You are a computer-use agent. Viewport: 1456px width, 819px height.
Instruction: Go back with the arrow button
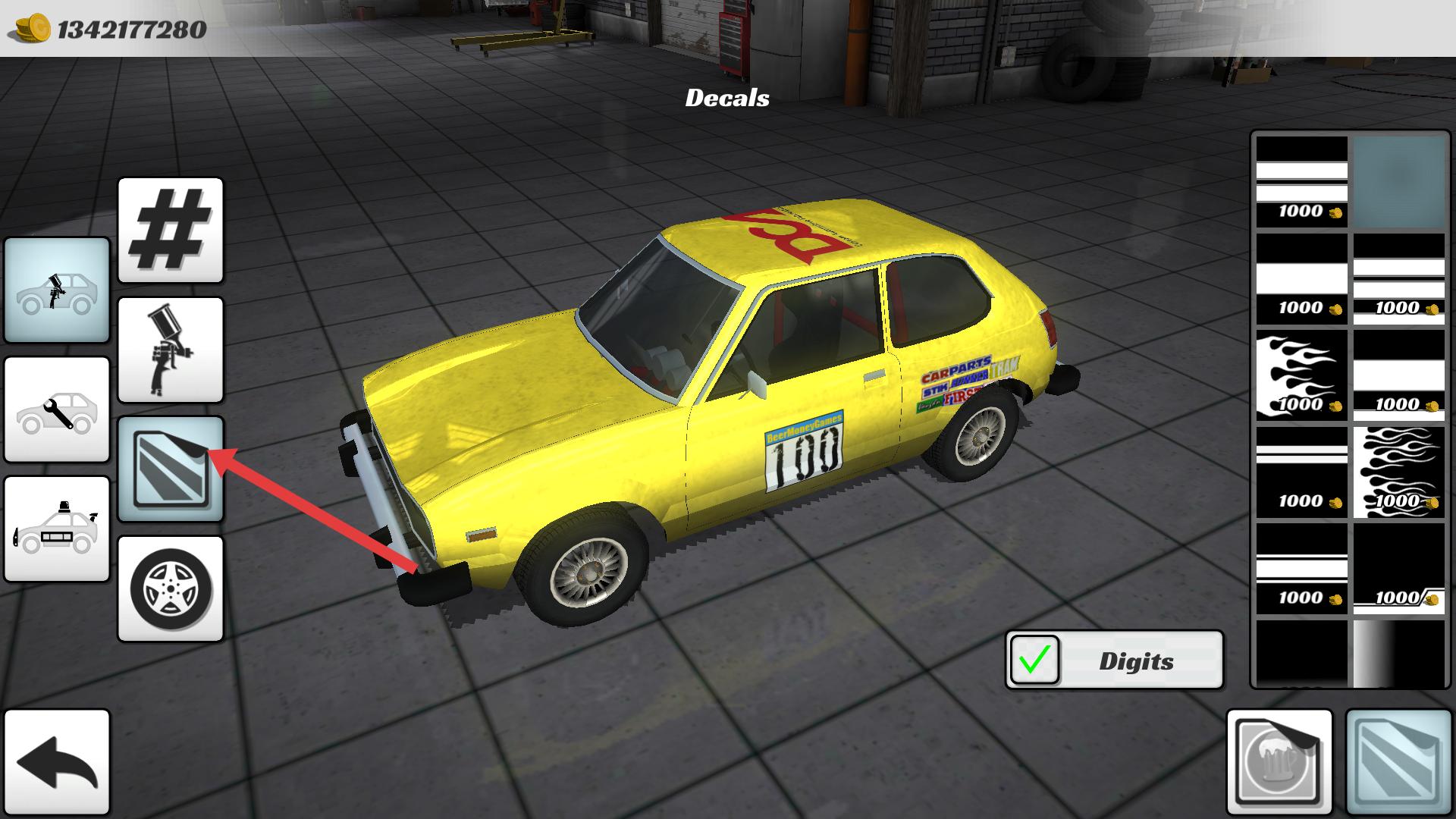(x=57, y=761)
